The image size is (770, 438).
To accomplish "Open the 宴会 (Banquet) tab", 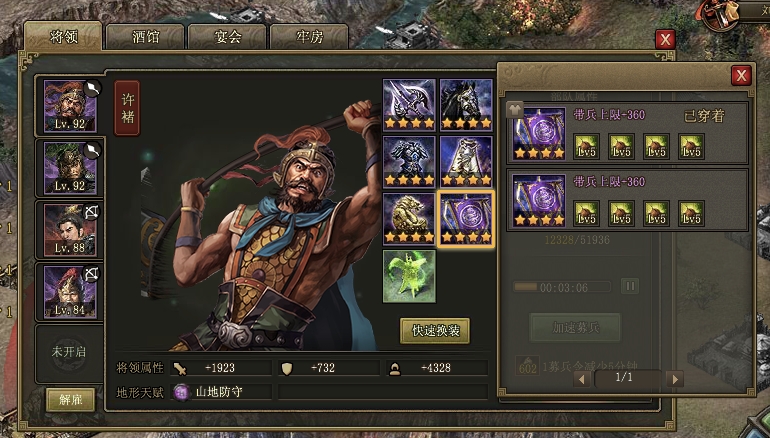I will pyautogui.click(x=227, y=37).
